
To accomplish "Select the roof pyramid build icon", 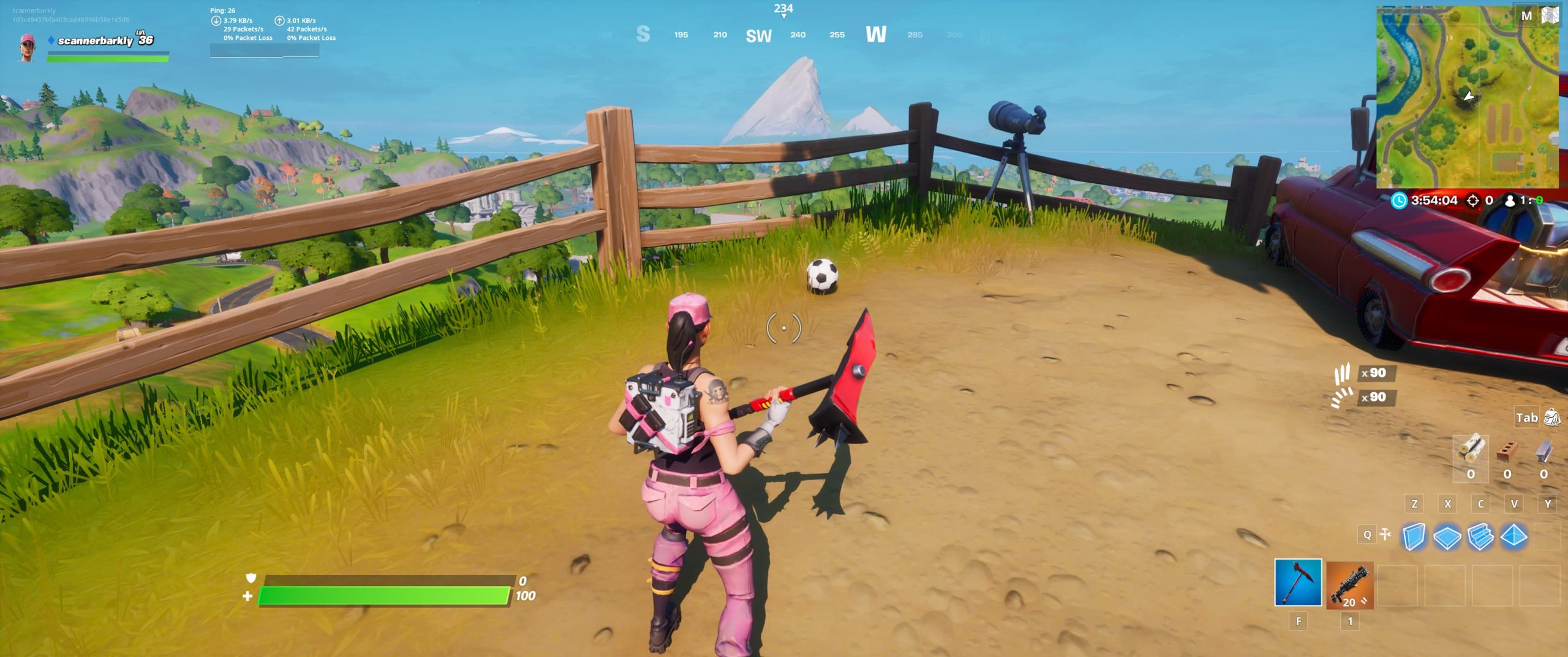I will (1513, 536).
